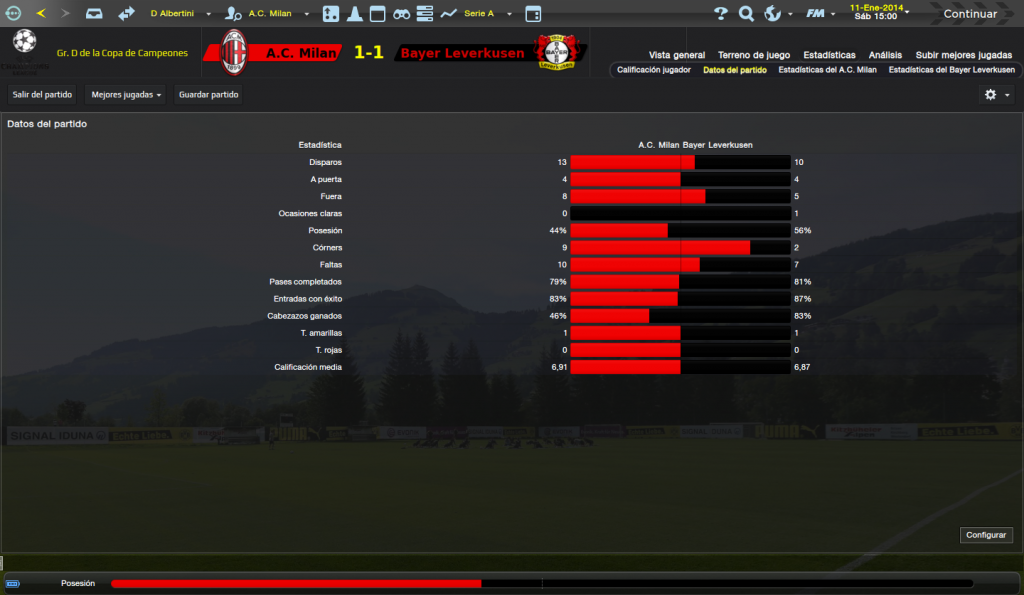Click the magnifying glass search icon
The image size is (1024, 595).
746,14
